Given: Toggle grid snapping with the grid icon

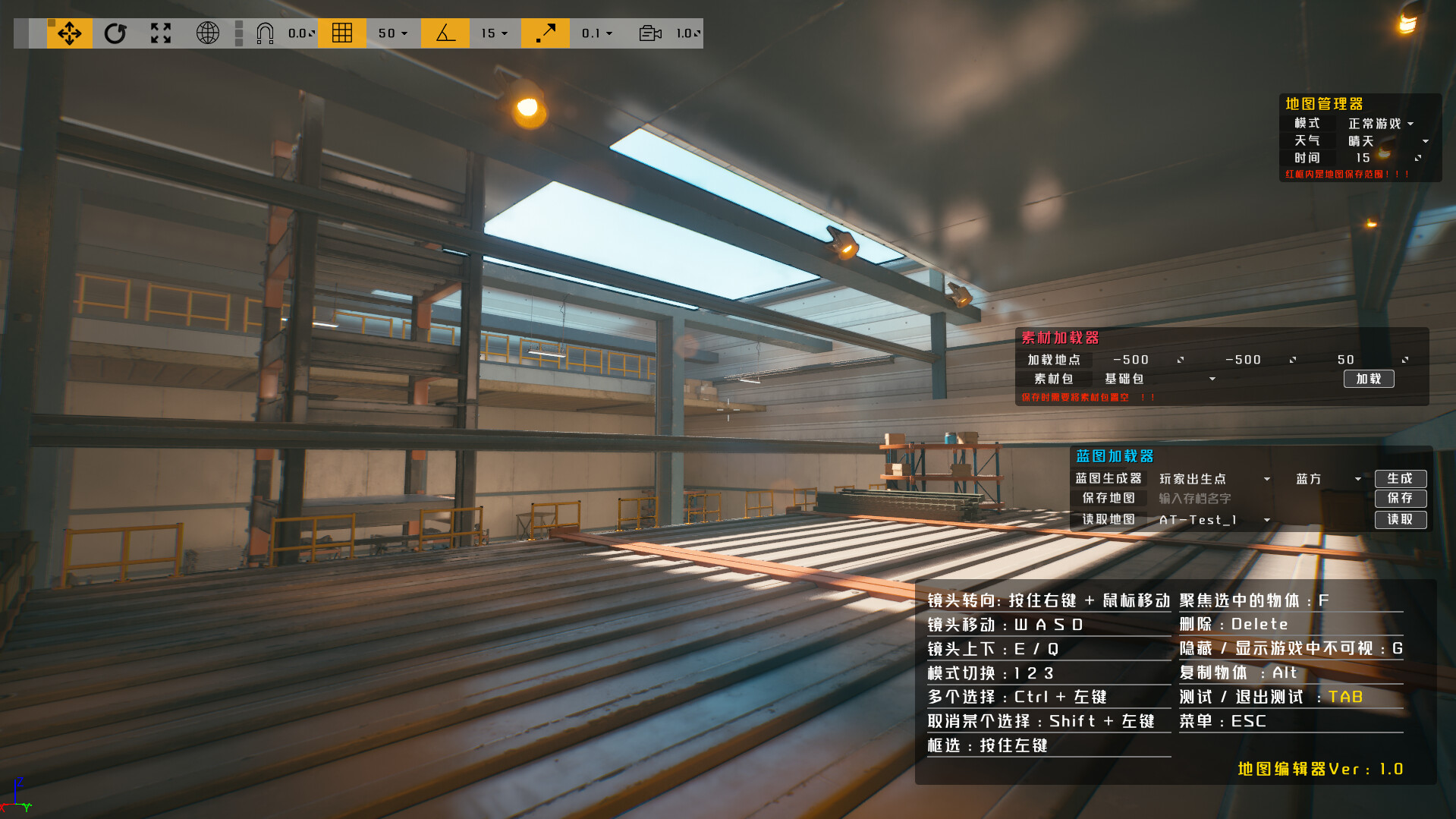Looking at the screenshot, I should (342, 33).
